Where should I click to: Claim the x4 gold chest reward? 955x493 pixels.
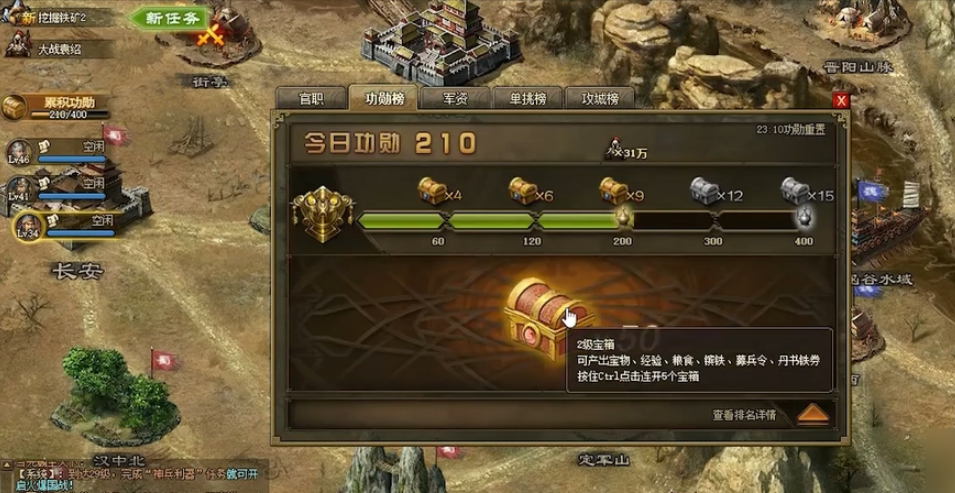coord(432,190)
